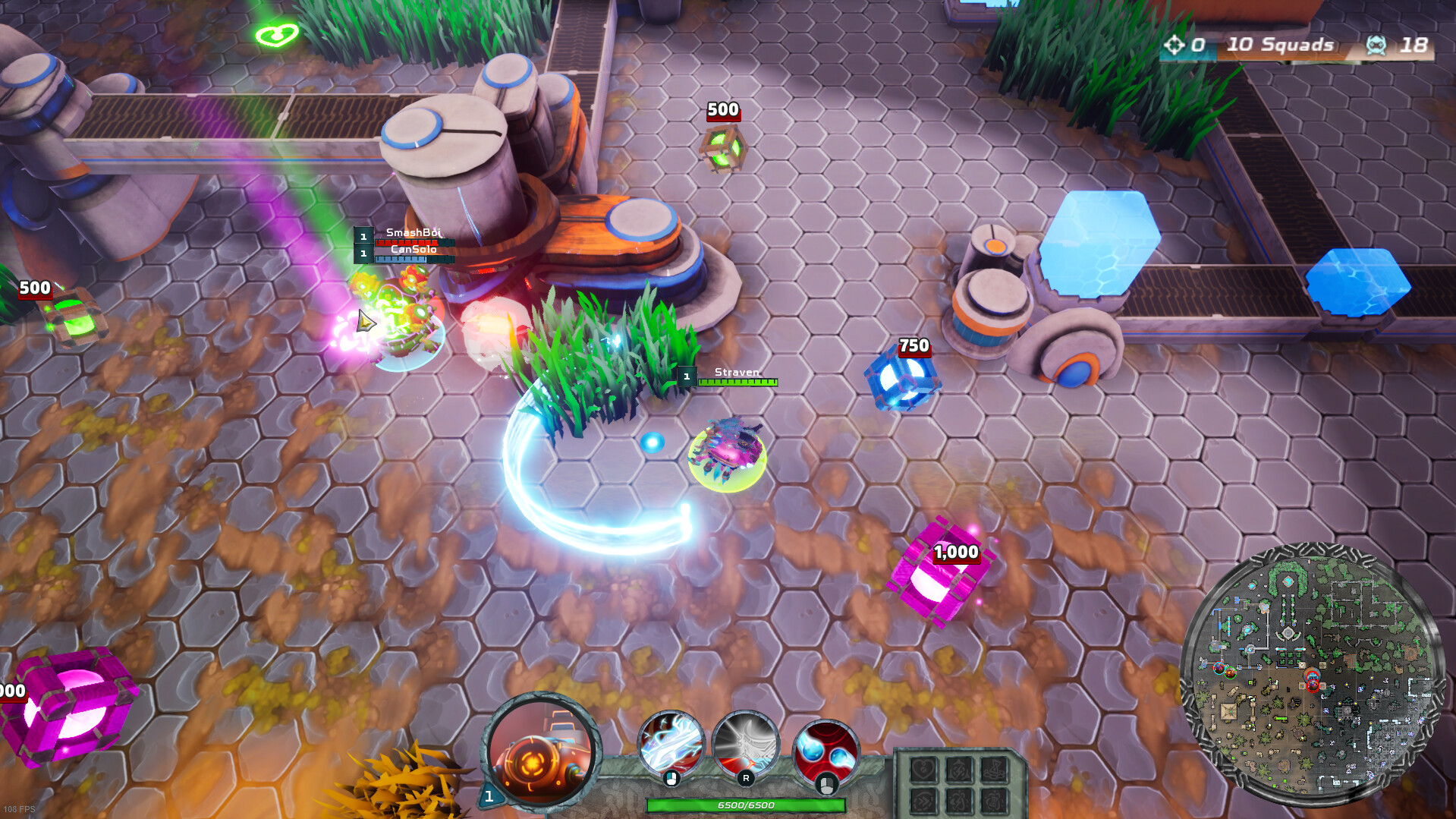This screenshot has width=1456, height=819.
Task: Click the crosshair kill counter icon
Action: pos(1175,44)
